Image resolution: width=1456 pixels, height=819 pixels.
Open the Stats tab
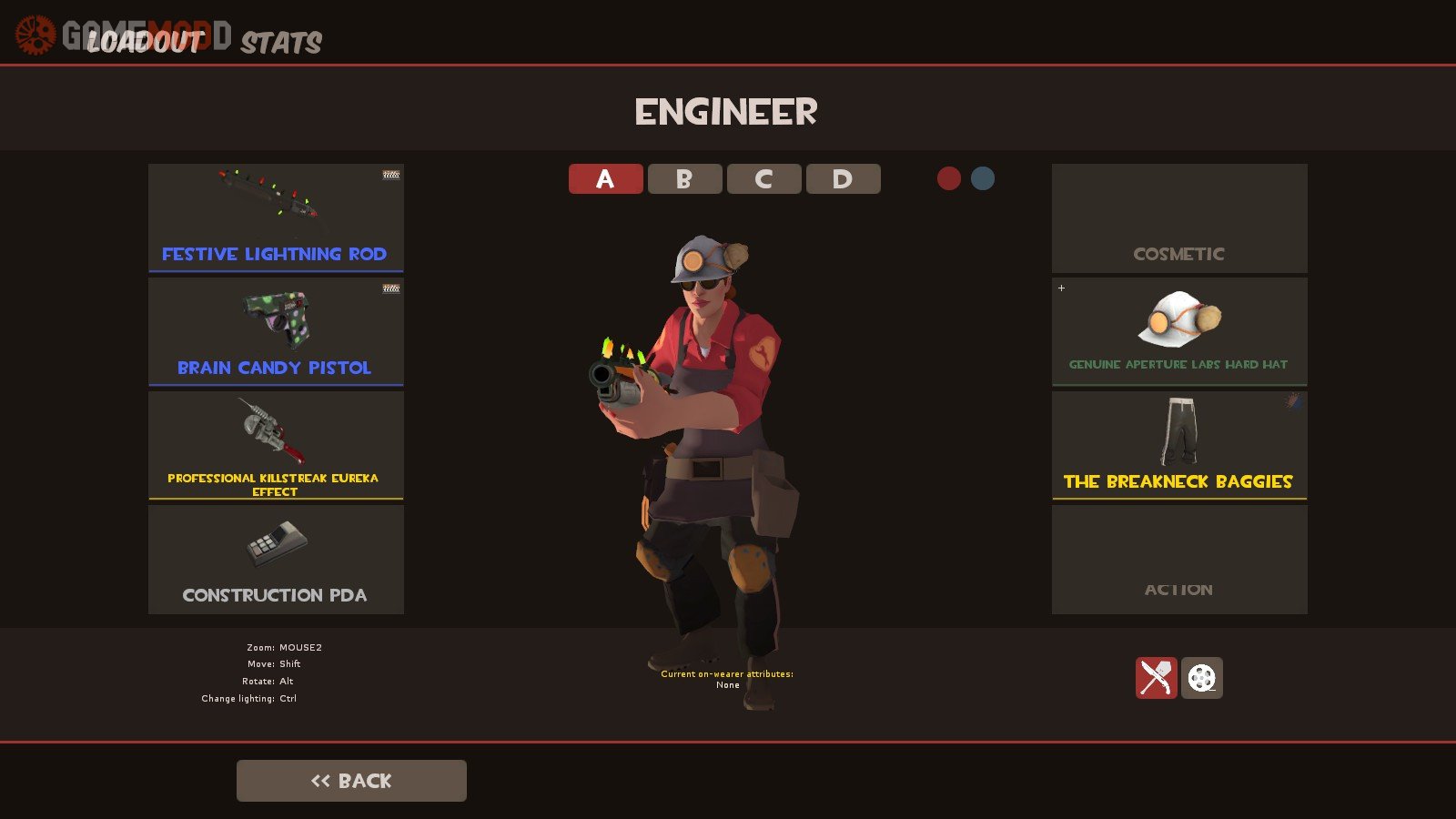point(281,43)
